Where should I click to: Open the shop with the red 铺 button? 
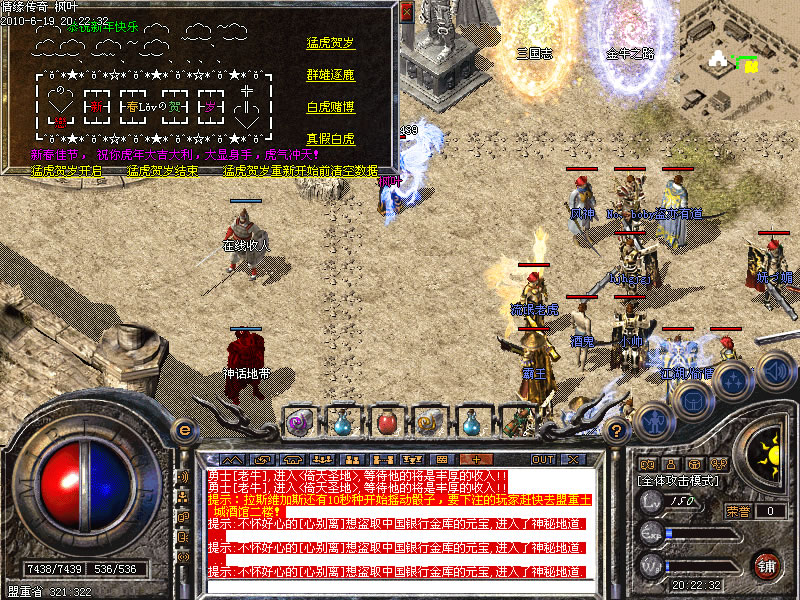coord(767,564)
